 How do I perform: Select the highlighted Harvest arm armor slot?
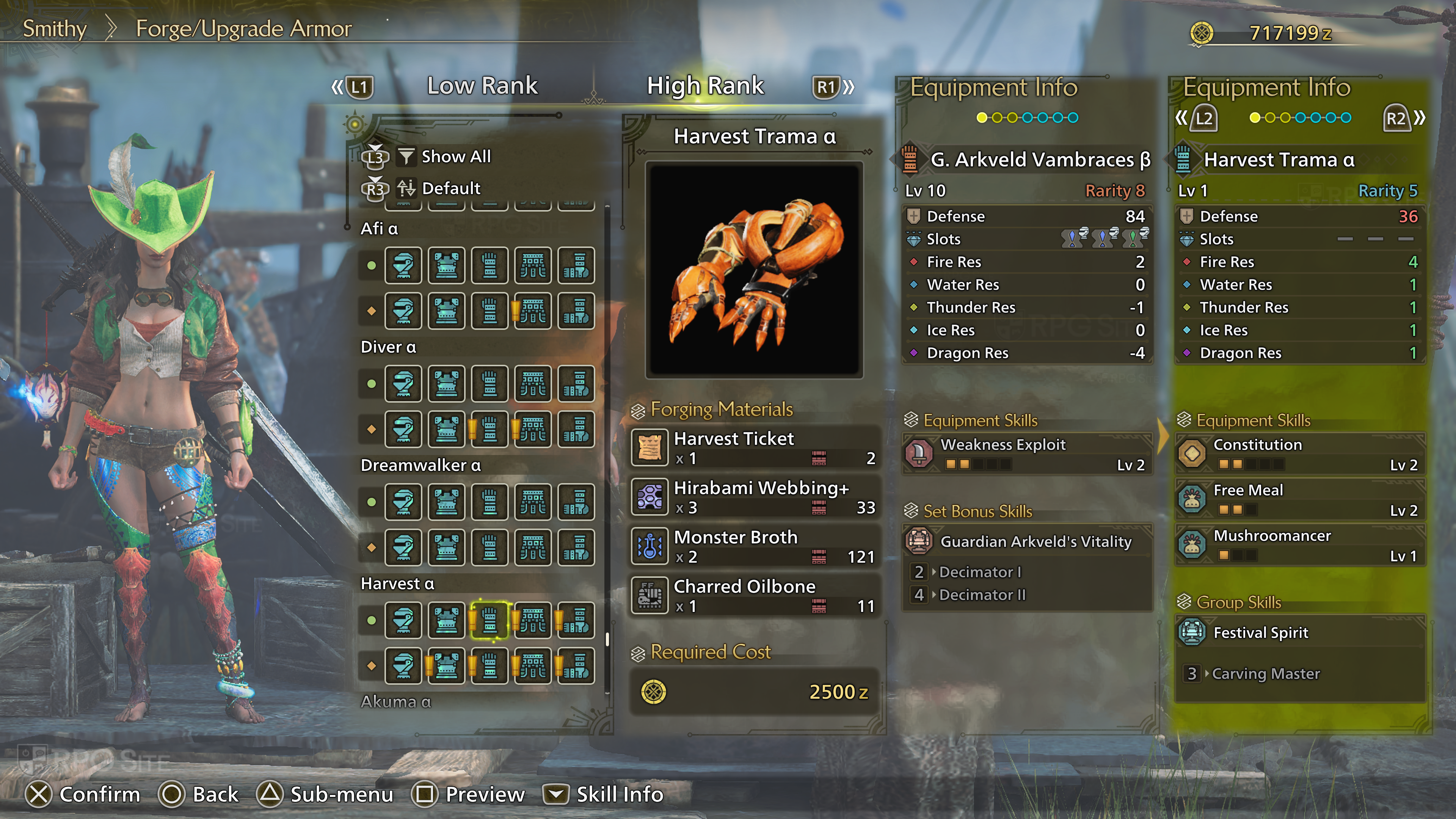pyautogui.click(x=490, y=621)
